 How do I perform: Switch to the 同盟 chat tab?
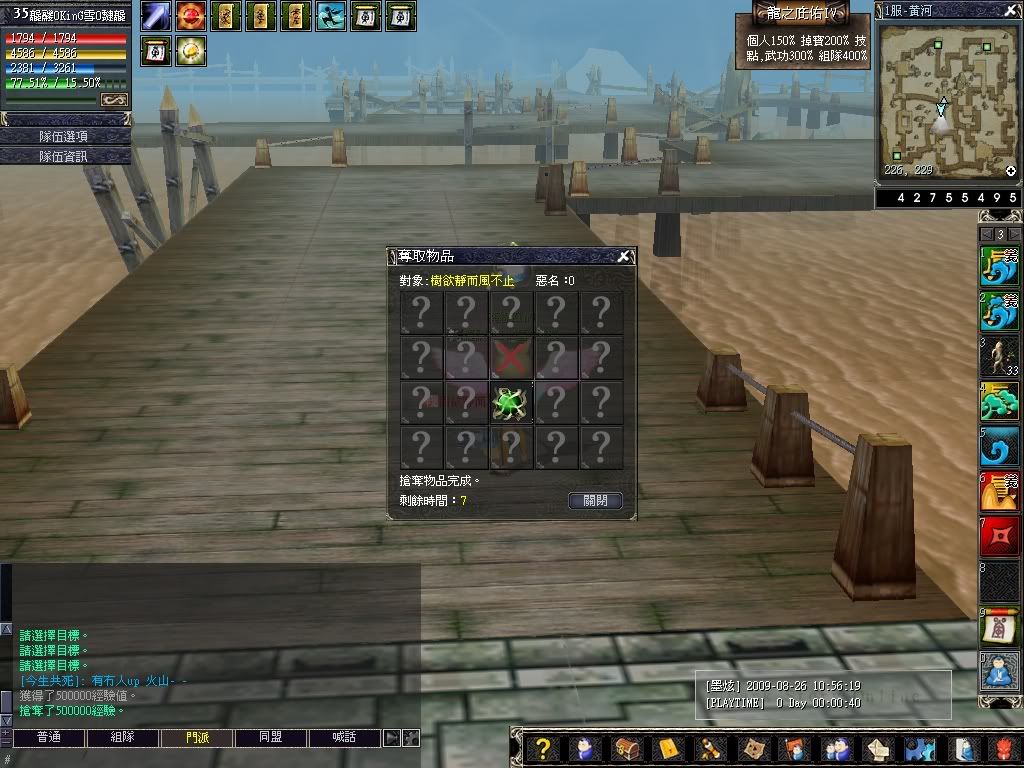click(x=270, y=738)
